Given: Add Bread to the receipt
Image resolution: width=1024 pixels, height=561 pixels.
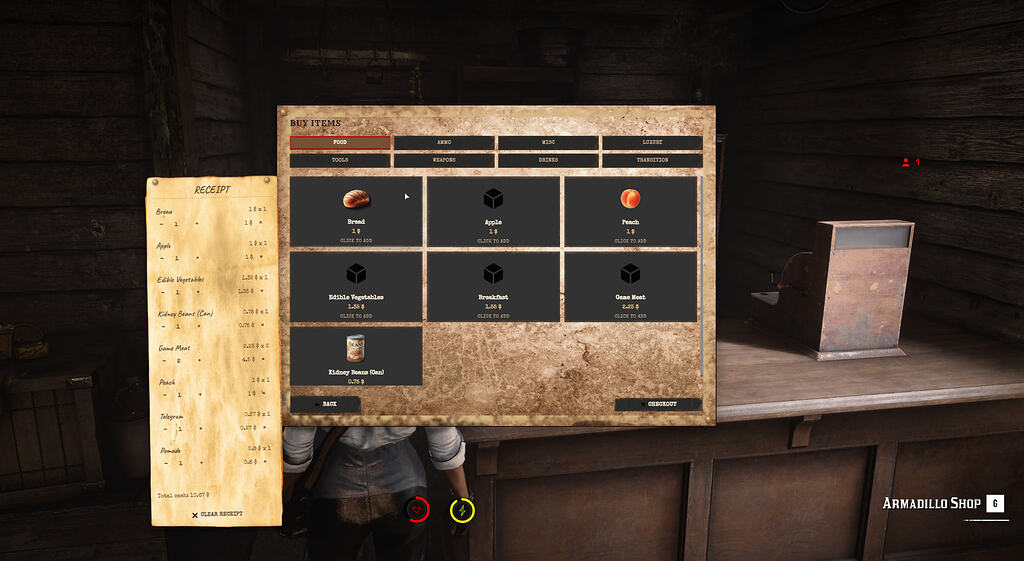Looking at the screenshot, I should pyautogui.click(x=356, y=211).
